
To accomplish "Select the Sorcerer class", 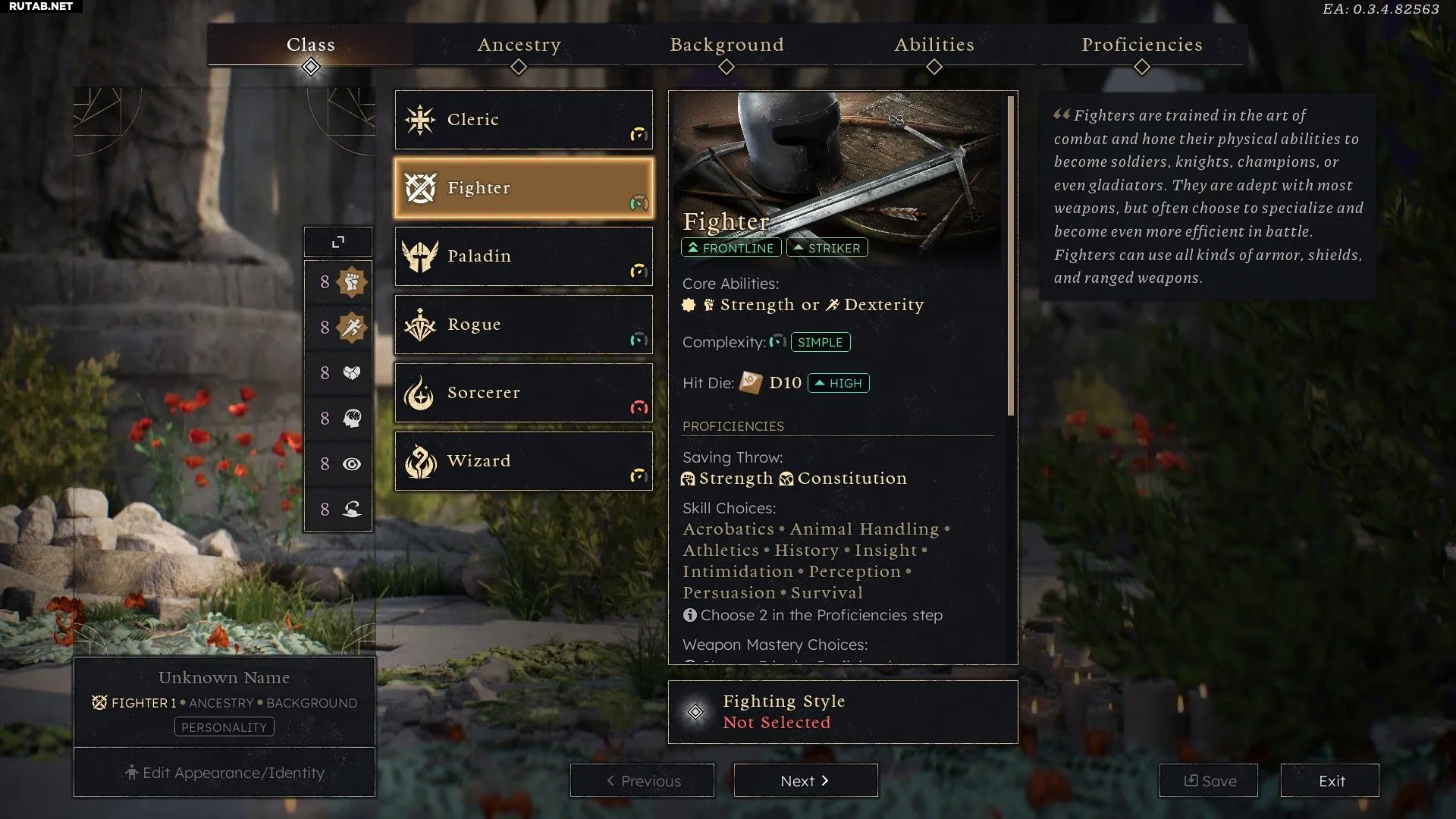I will pyautogui.click(x=523, y=393).
